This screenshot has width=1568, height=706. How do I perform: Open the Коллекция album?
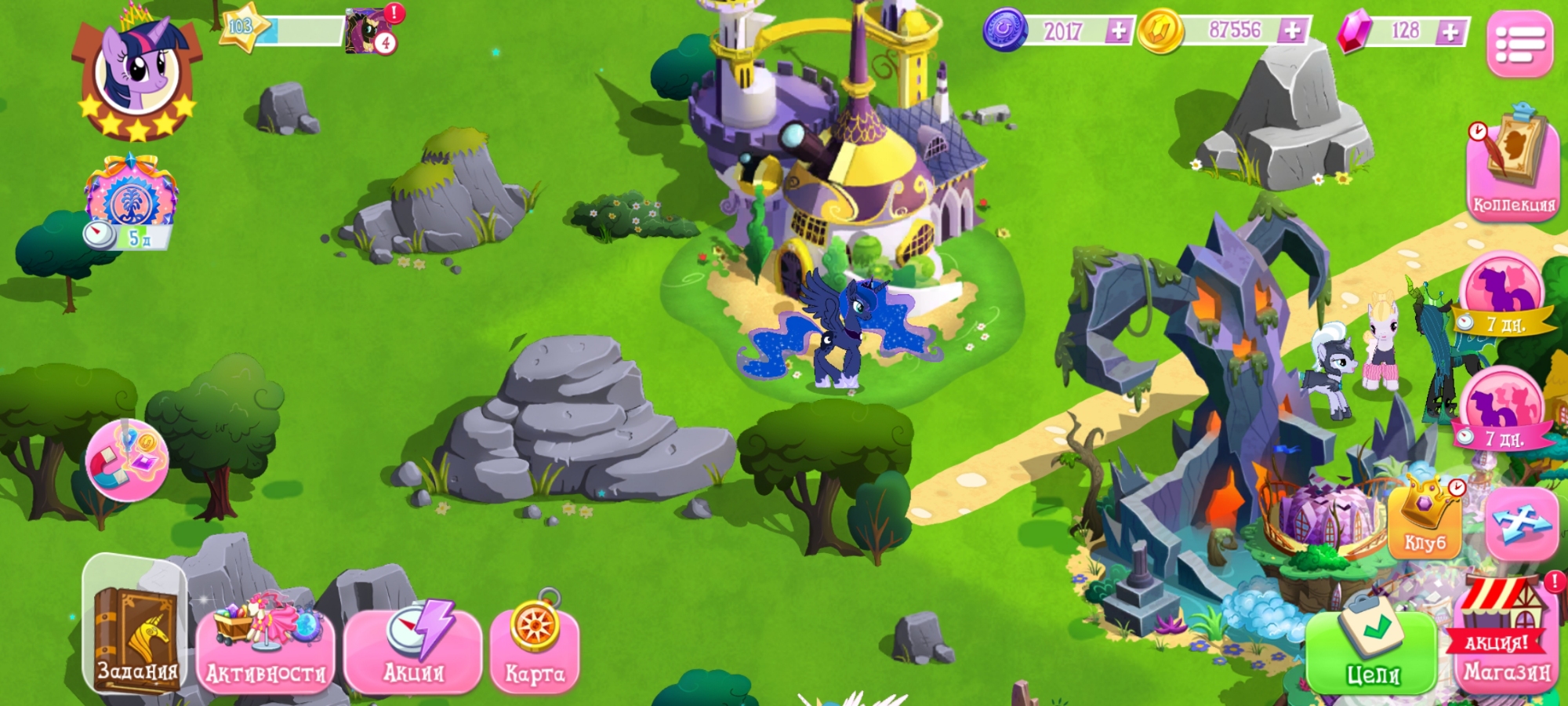1512,169
